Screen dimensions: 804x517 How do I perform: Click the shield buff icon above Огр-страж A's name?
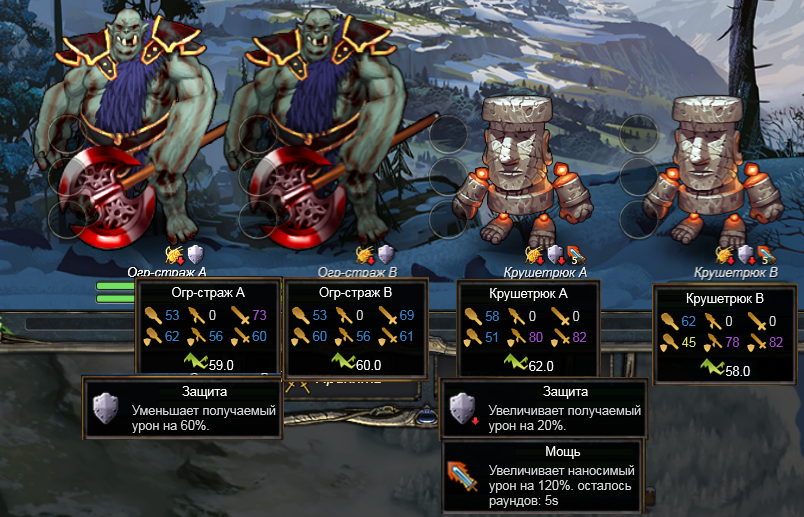[x=196, y=255]
